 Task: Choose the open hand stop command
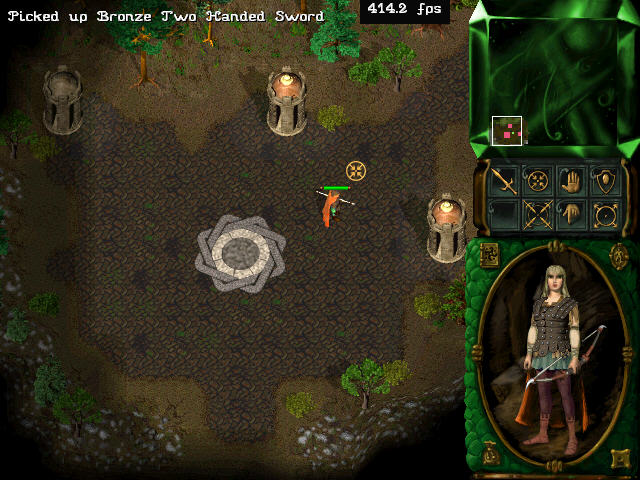(x=571, y=182)
